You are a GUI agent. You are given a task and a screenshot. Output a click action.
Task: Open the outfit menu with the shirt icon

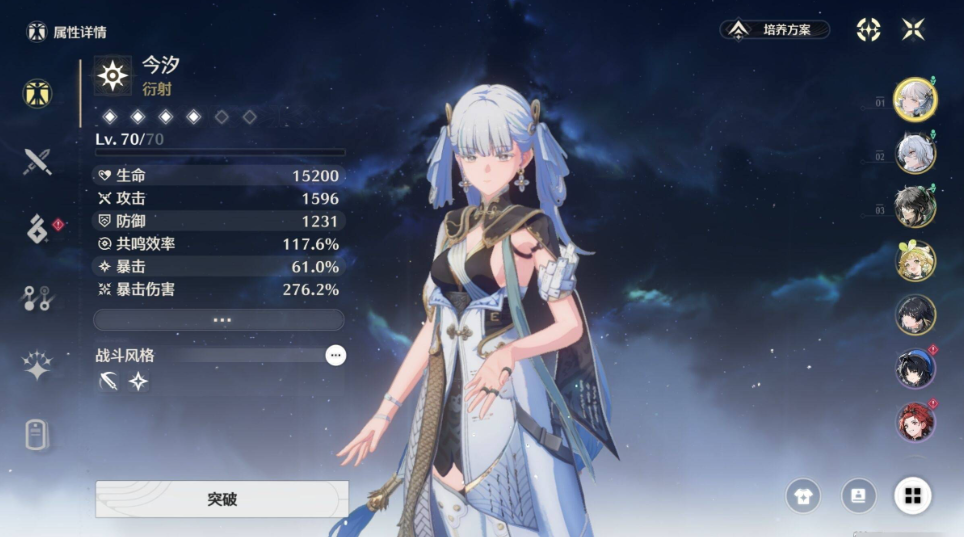pyautogui.click(x=804, y=495)
